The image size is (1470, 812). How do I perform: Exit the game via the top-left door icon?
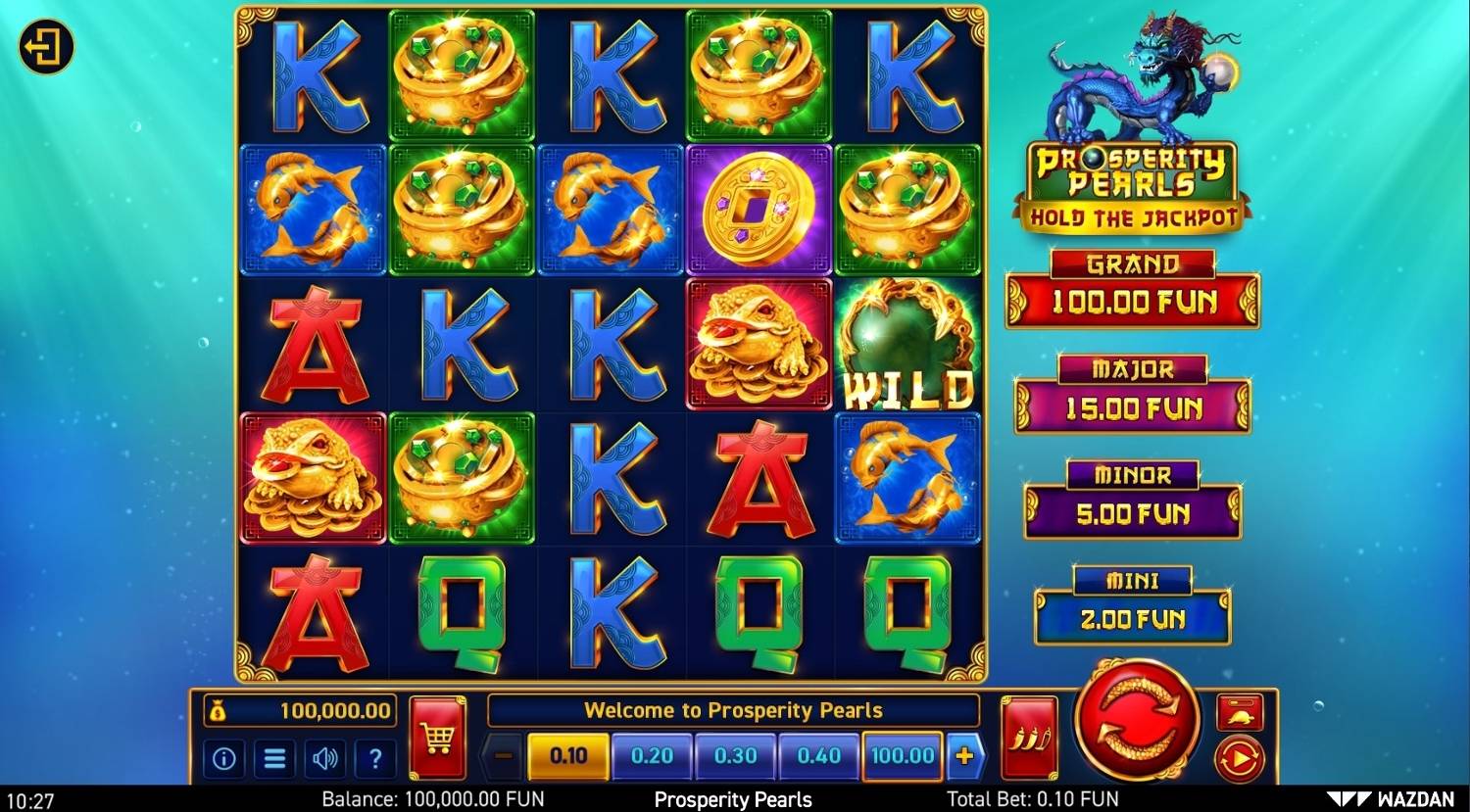point(46,47)
